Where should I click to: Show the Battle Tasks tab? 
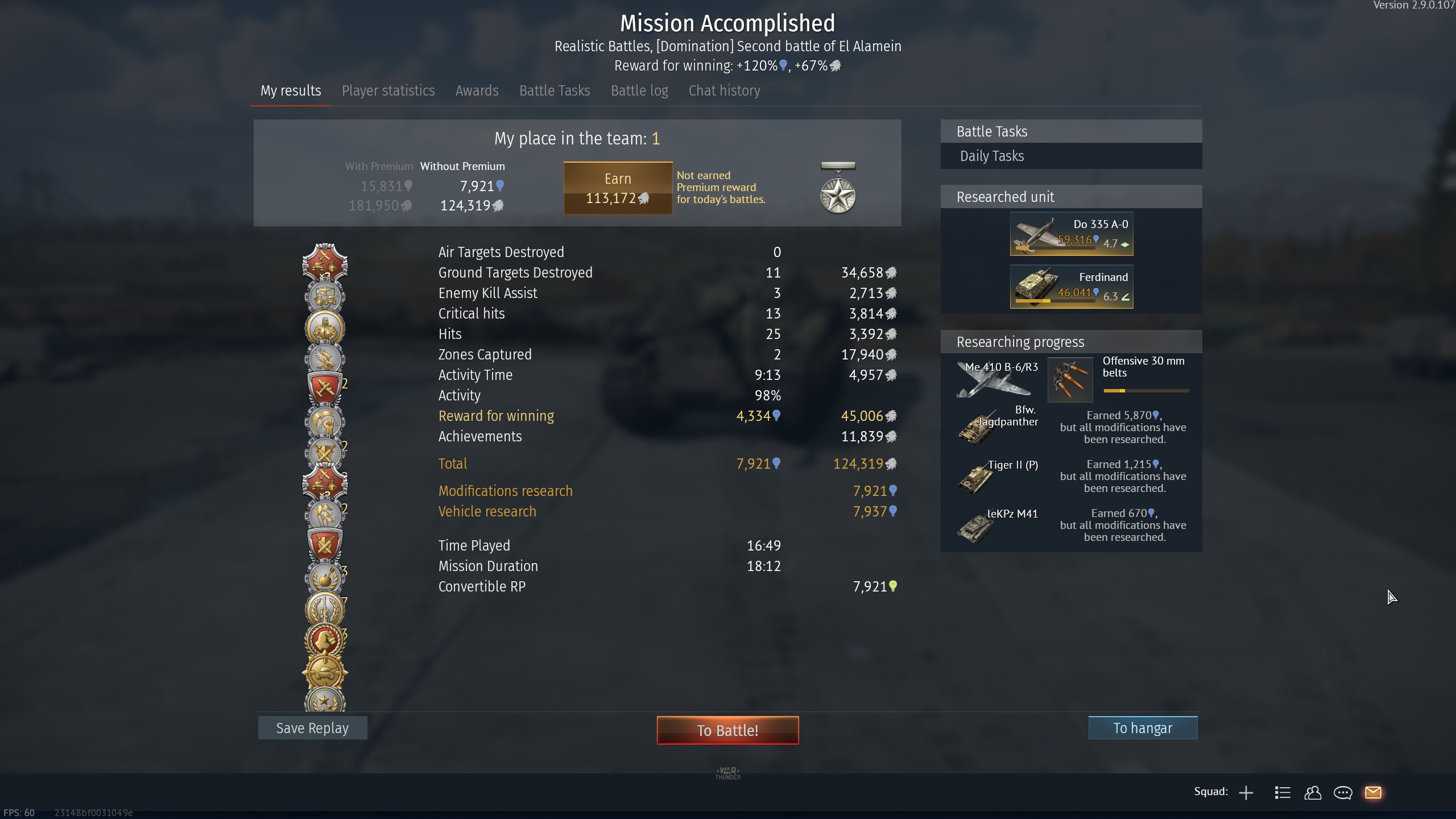pos(555,91)
